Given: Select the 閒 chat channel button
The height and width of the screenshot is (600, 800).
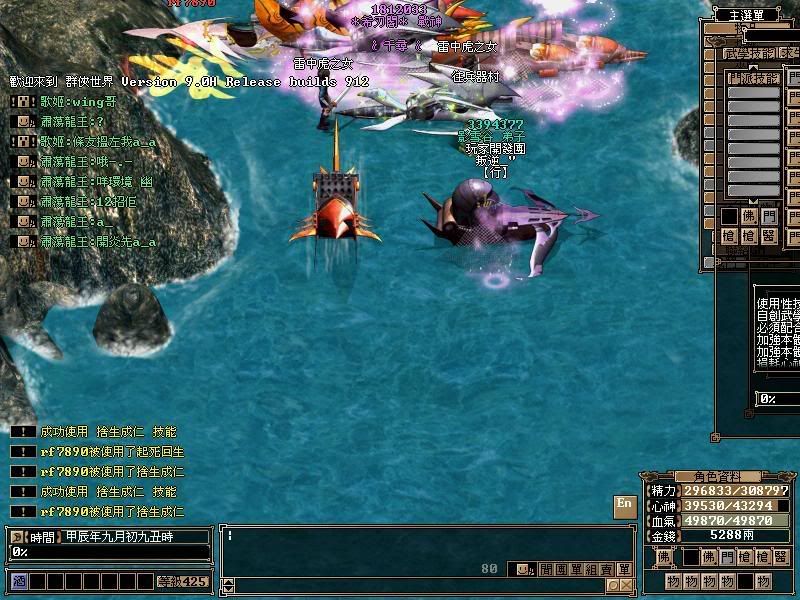Looking at the screenshot, I should tap(546, 569).
